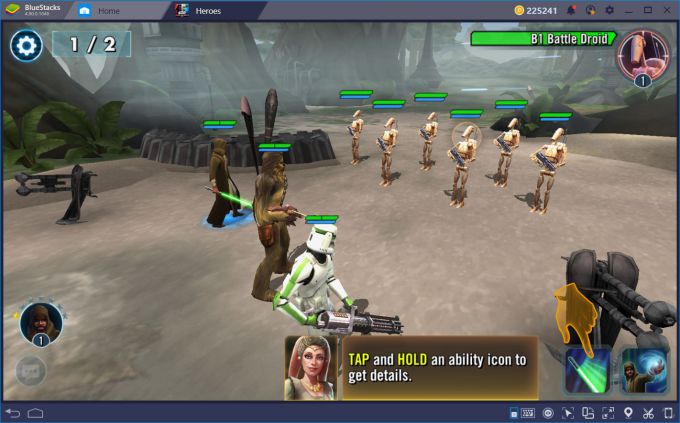This screenshot has width=680, height=423.
Task: Activate the green lightsaber attack ability
Action: point(586,371)
